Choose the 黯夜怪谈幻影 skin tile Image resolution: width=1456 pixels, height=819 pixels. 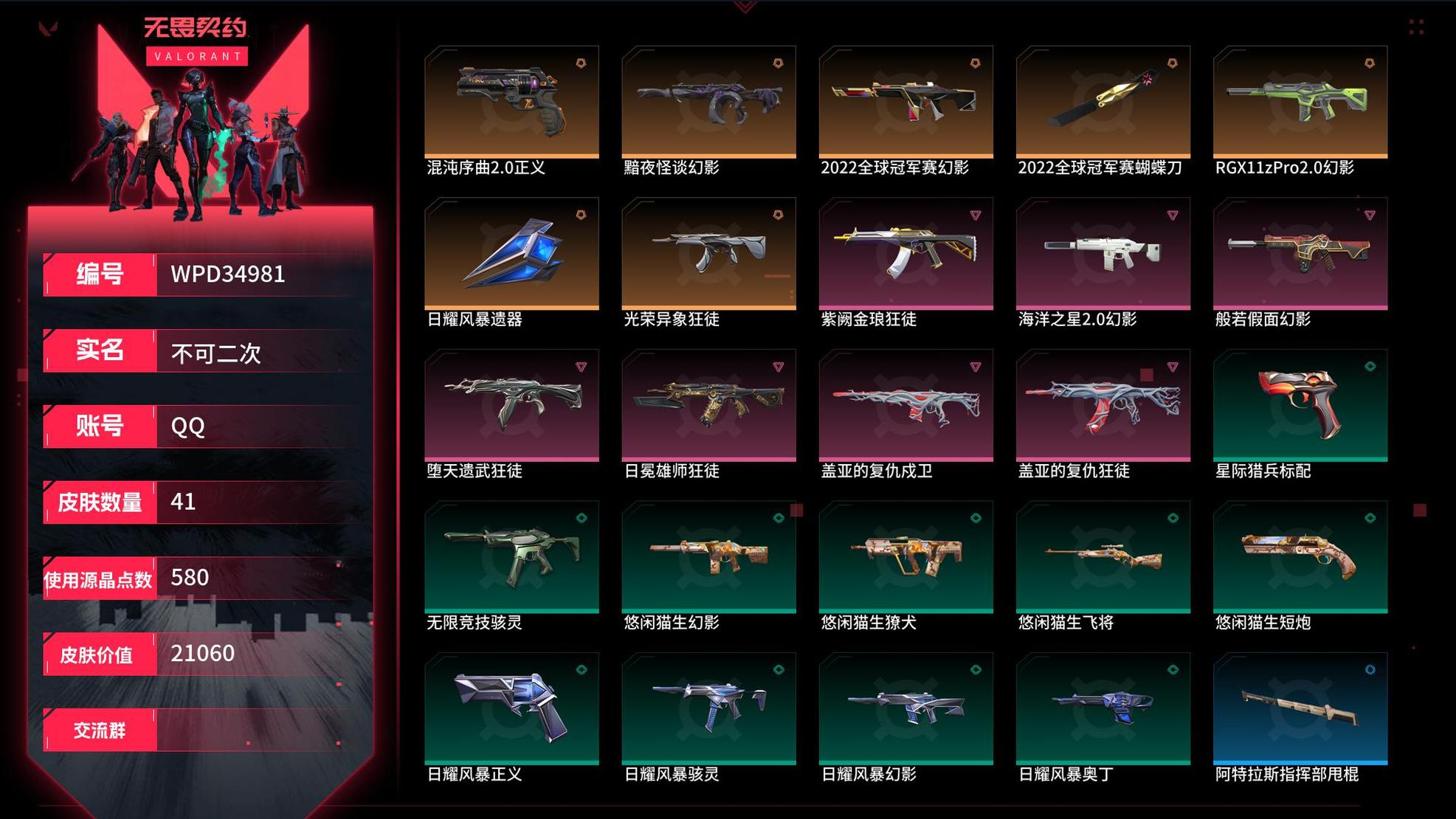(x=708, y=102)
